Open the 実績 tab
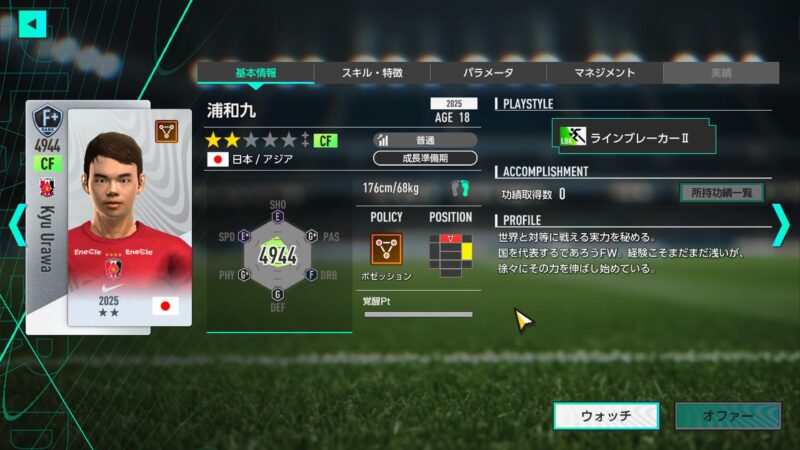Image resolution: width=800 pixels, height=450 pixels. pyautogui.click(x=720, y=73)
